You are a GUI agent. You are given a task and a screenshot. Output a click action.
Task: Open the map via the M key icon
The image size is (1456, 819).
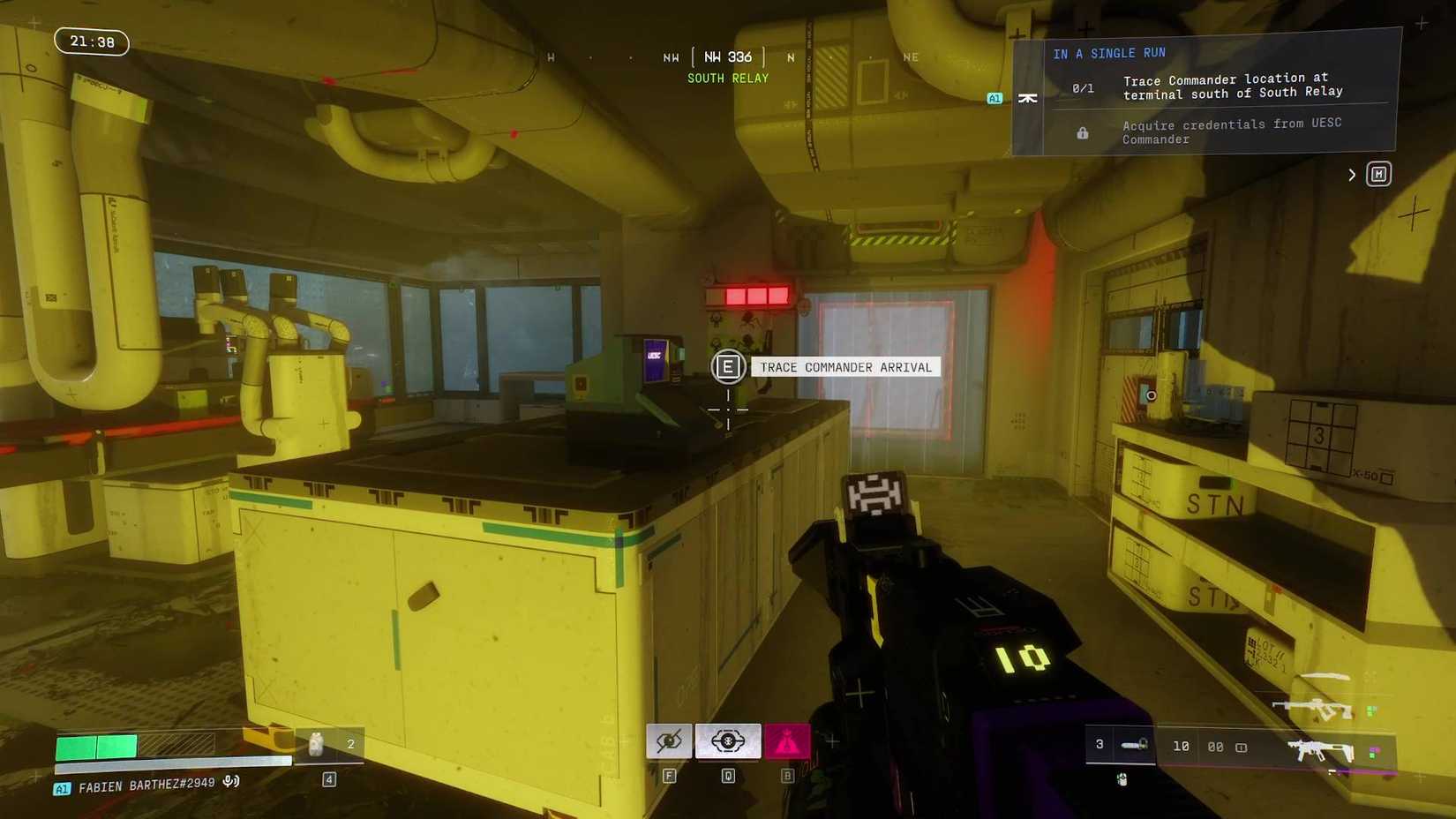click(x=1378, y=174)
